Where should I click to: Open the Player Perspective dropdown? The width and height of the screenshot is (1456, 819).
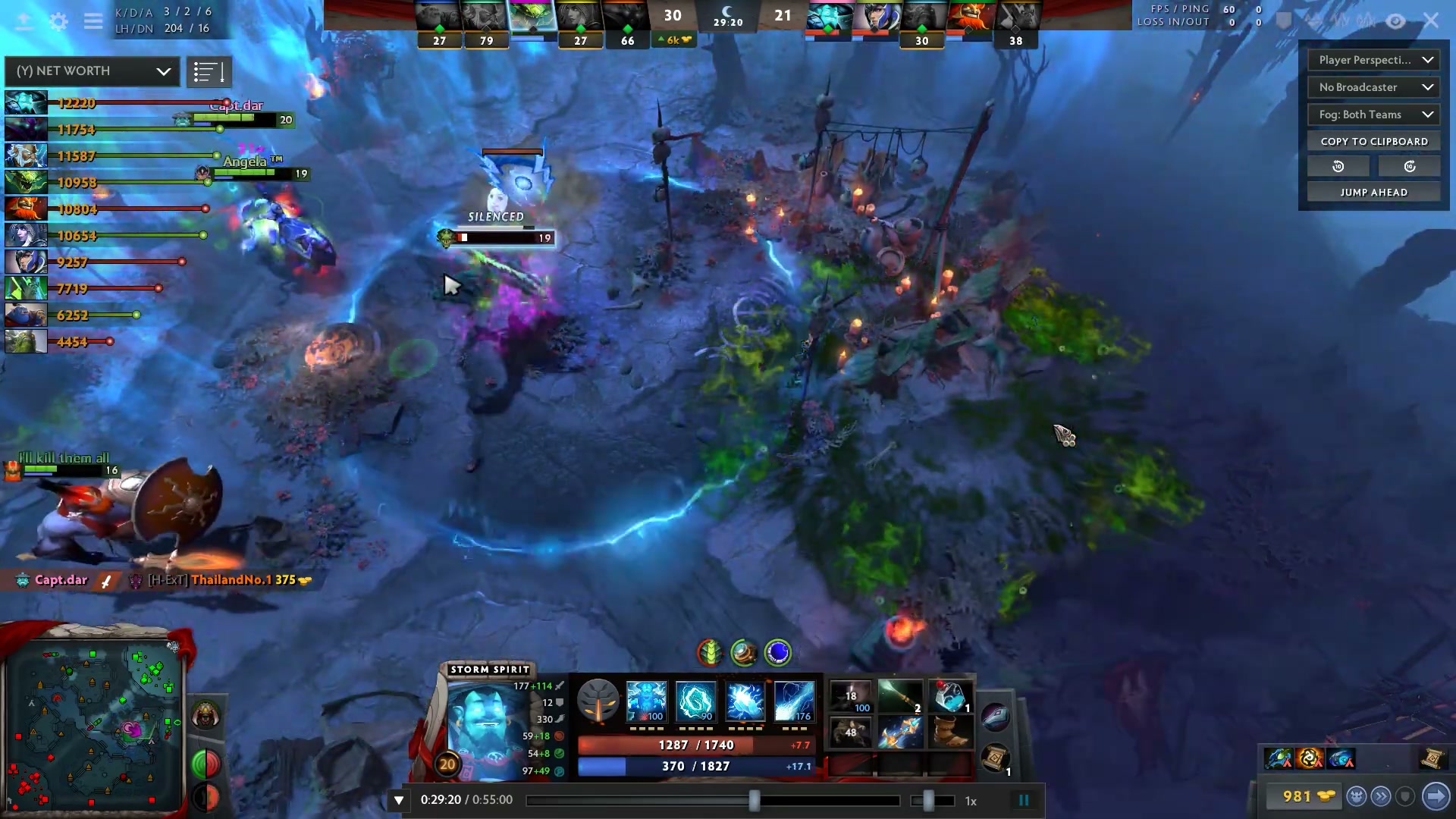coord(1373,60)
